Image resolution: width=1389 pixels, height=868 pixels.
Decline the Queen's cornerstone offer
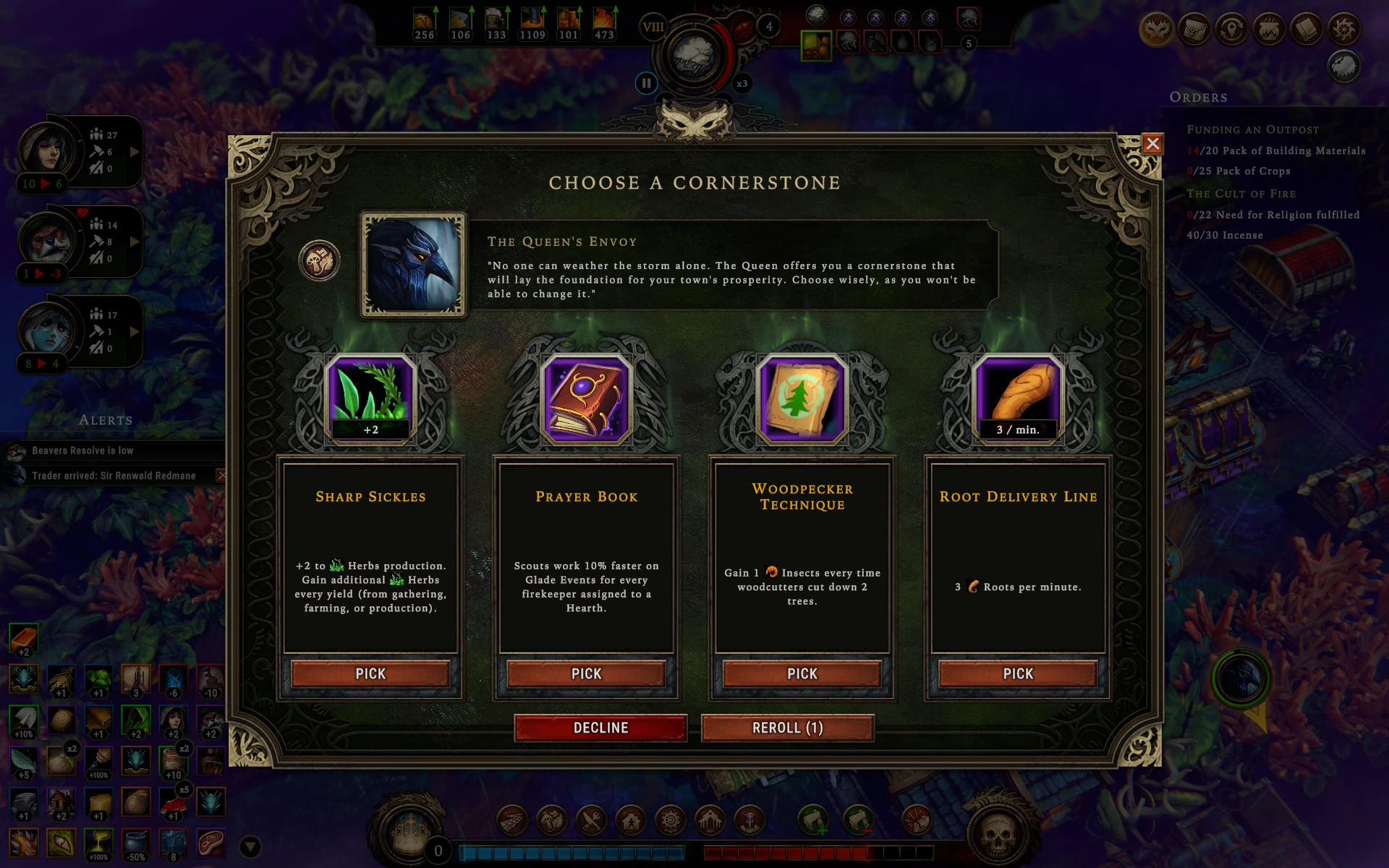pyautogui.click(x=600, y=728)
